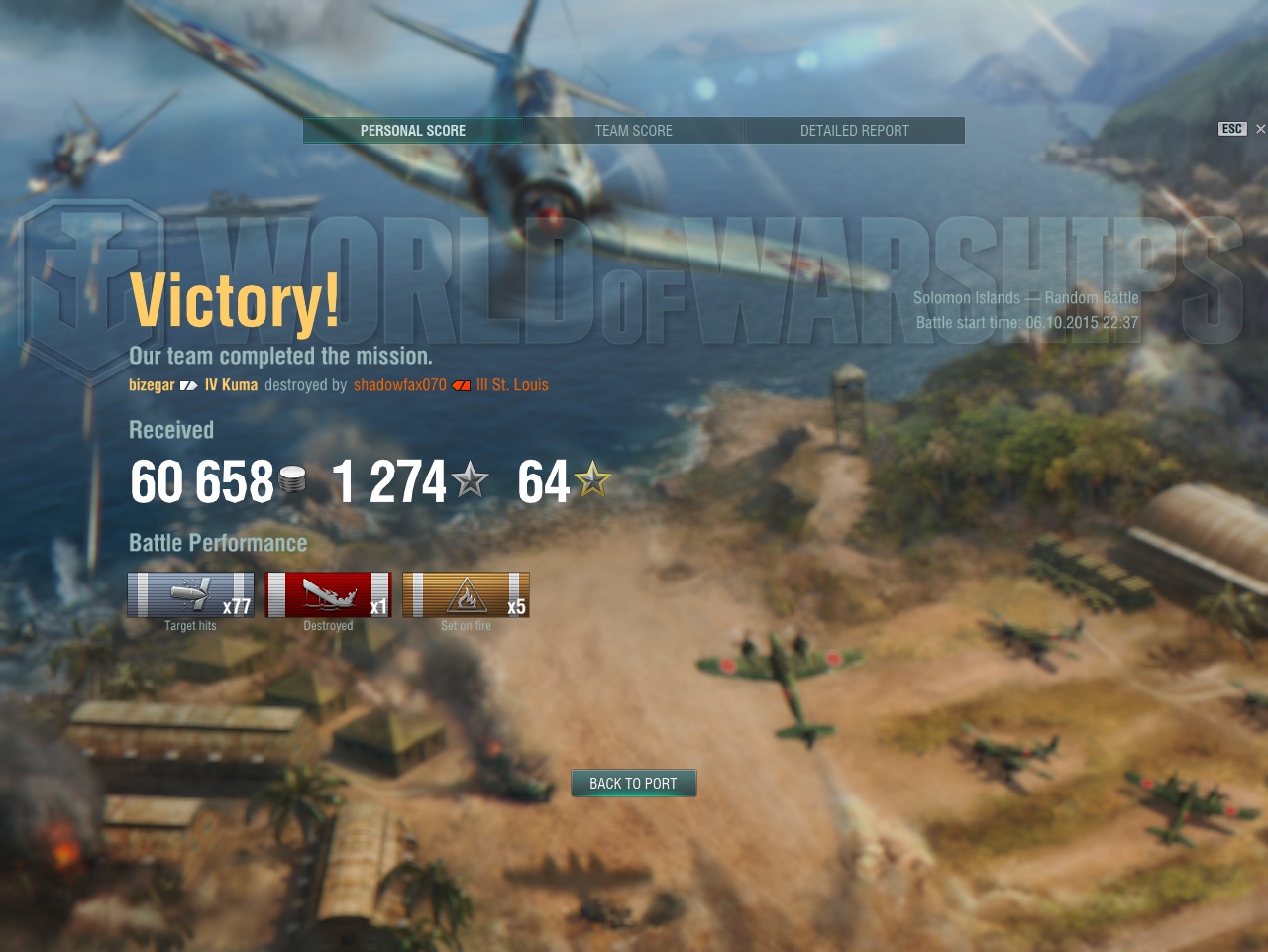
Task: Switch to the Personal Score tab
Action: [413, 131]
